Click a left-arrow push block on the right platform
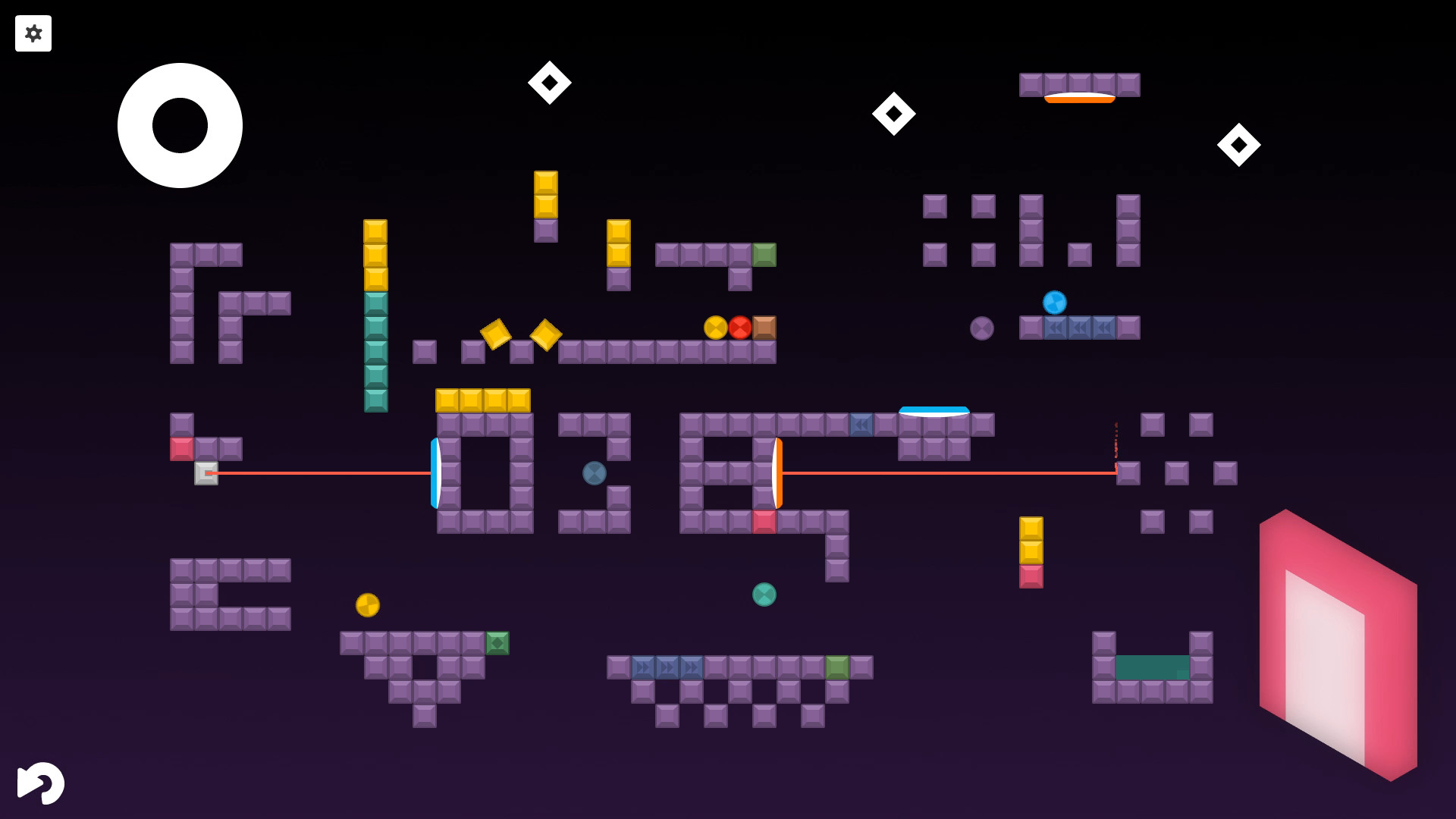1456x819 pixels. pos(1080,327)
